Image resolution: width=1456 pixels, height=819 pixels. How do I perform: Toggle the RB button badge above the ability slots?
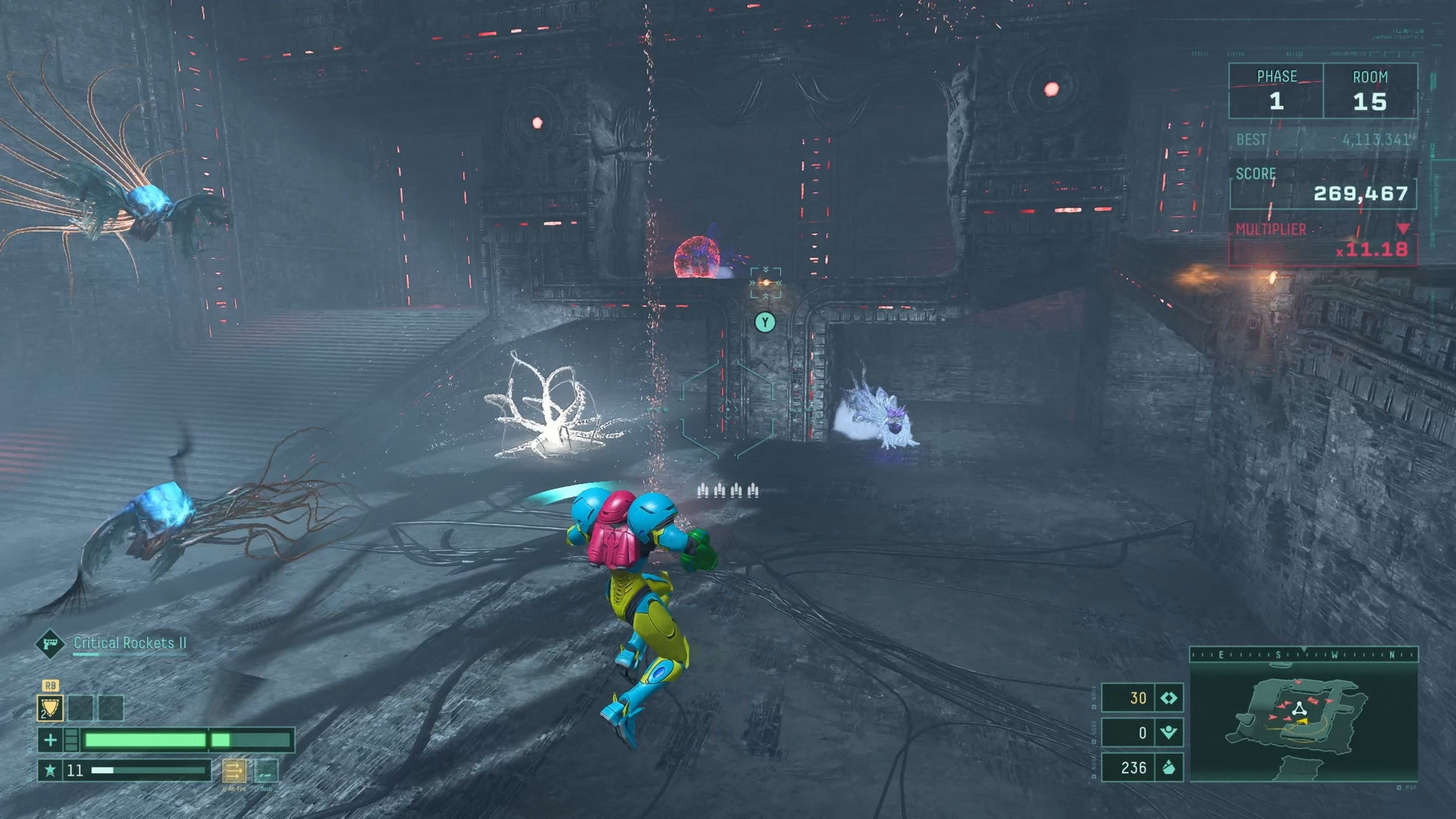pos(51,686)
